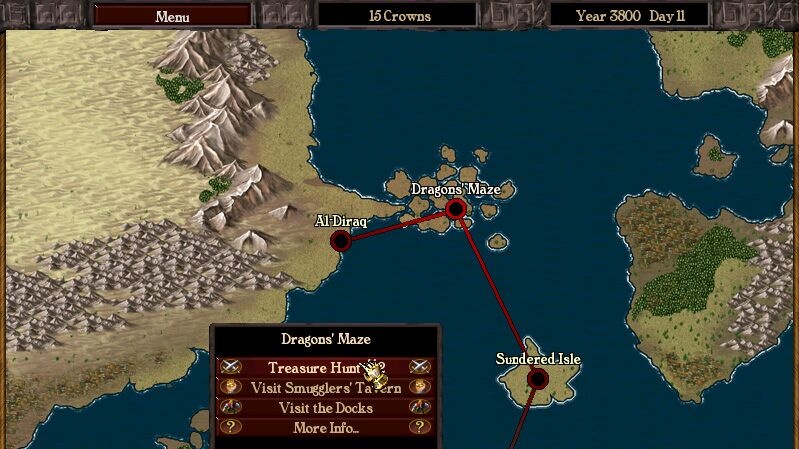799x449 pixels.
Task: Open the Menu button
Action: click(172, 16)
